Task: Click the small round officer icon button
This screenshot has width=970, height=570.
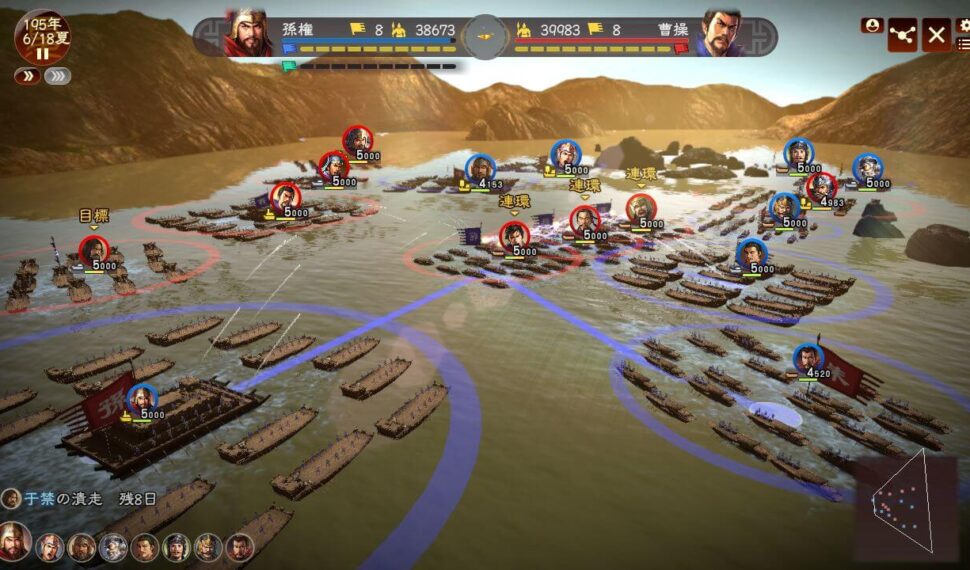Action: tap(872, 25)
